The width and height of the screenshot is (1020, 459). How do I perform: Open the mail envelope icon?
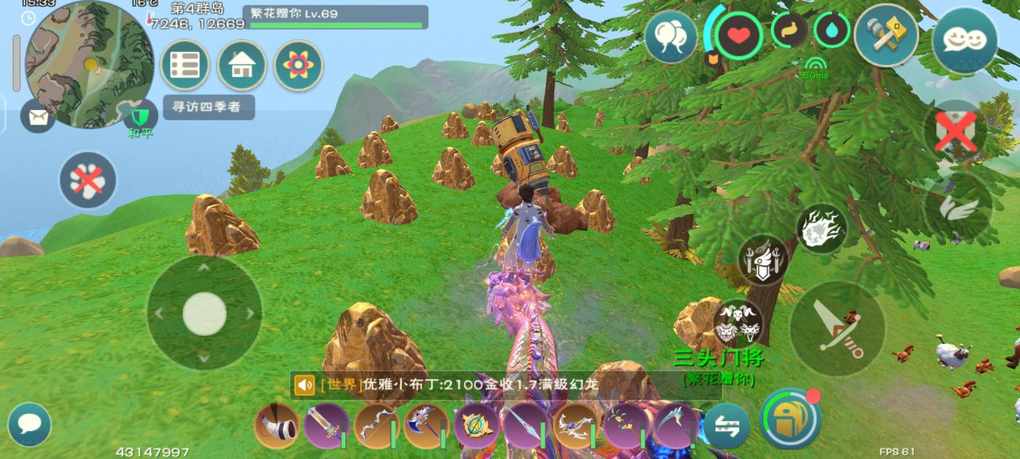pos(37,117)
